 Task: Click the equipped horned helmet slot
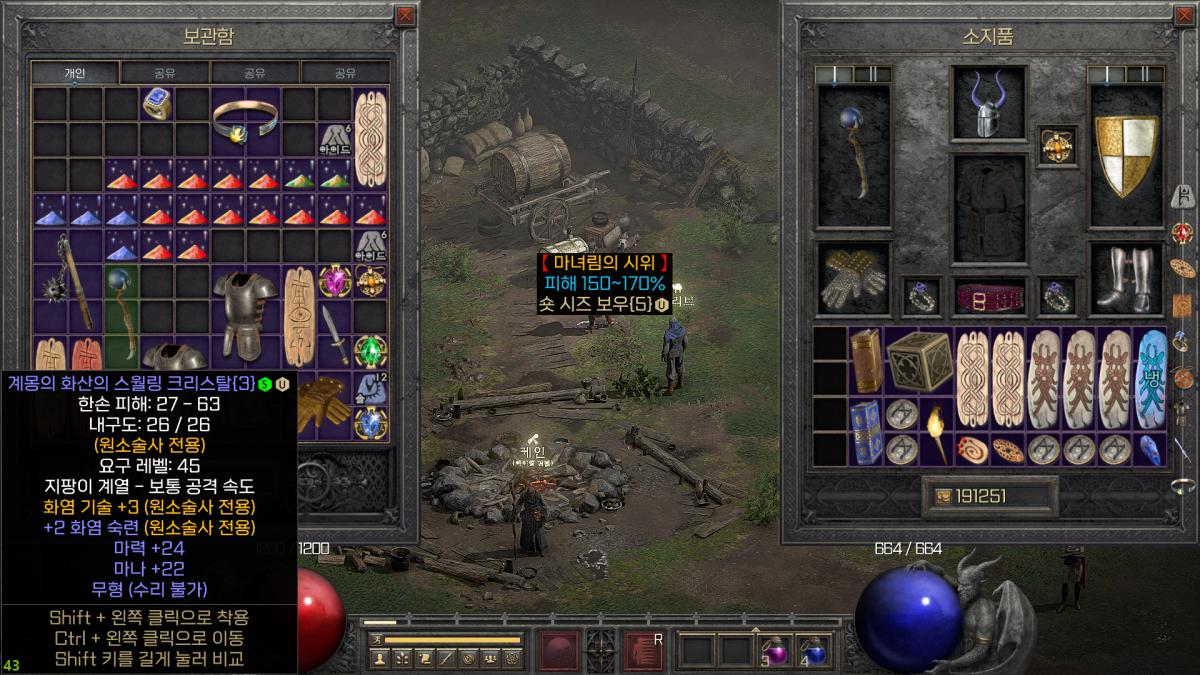(978, 104)
